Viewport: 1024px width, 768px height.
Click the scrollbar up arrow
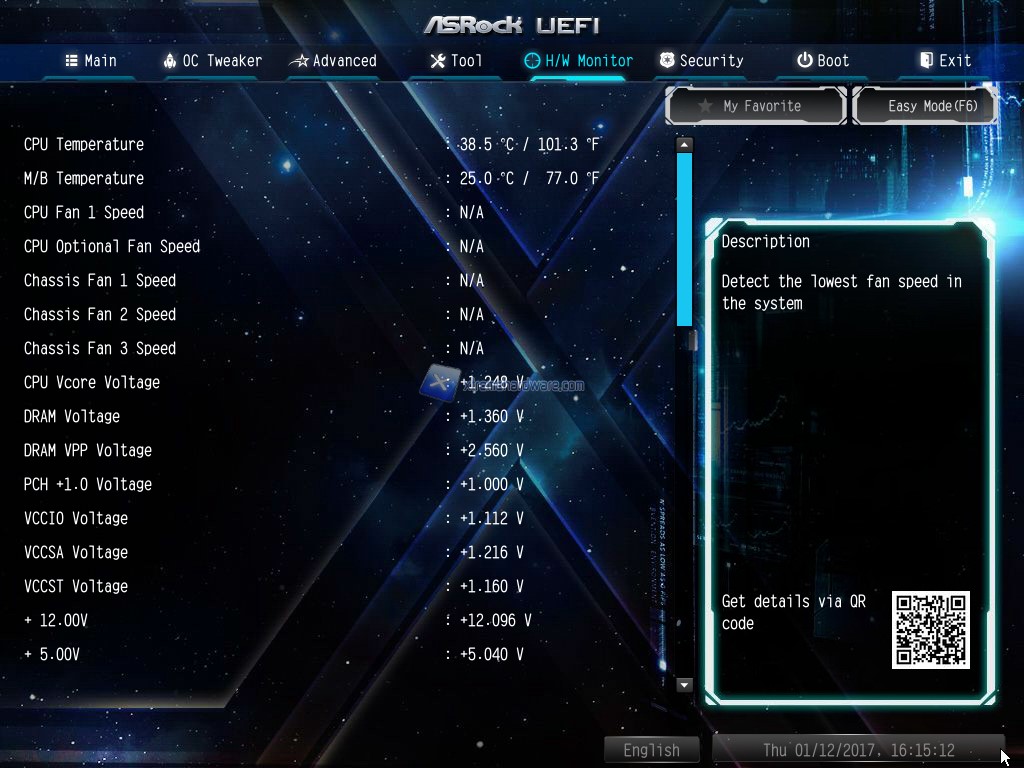point(684,145)
